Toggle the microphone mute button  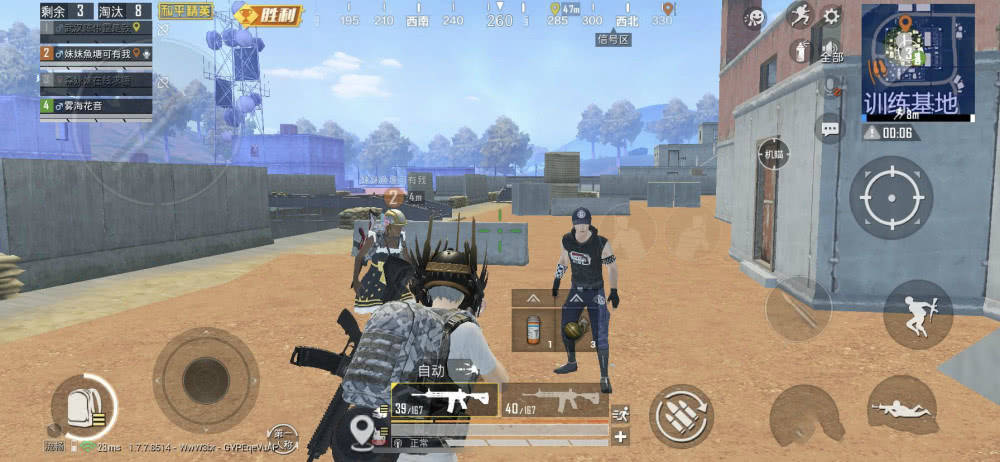830,87
